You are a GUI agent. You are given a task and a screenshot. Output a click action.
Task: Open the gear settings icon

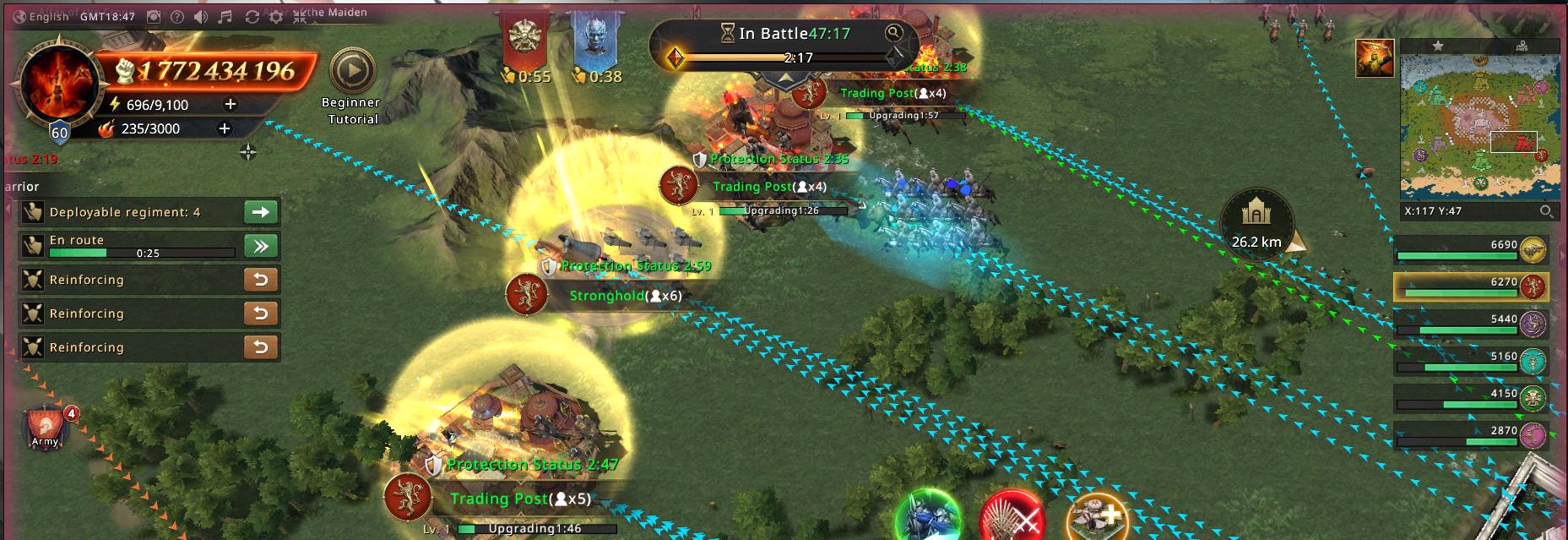[275, 17]
